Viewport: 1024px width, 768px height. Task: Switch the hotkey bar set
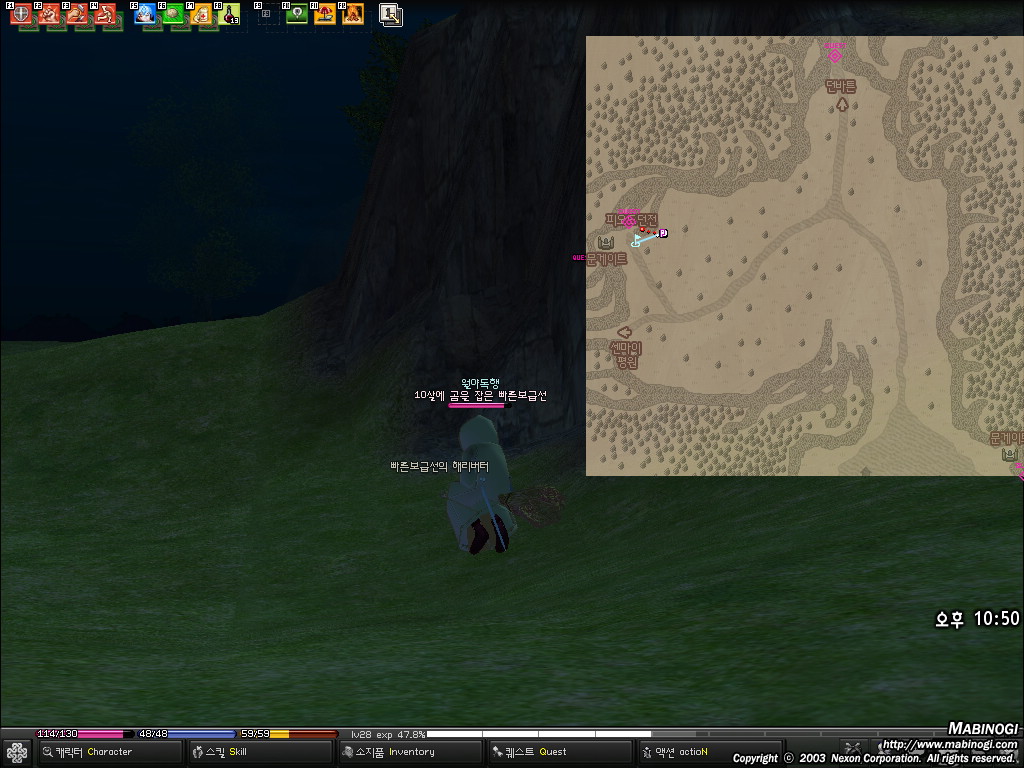click(391, 15)
